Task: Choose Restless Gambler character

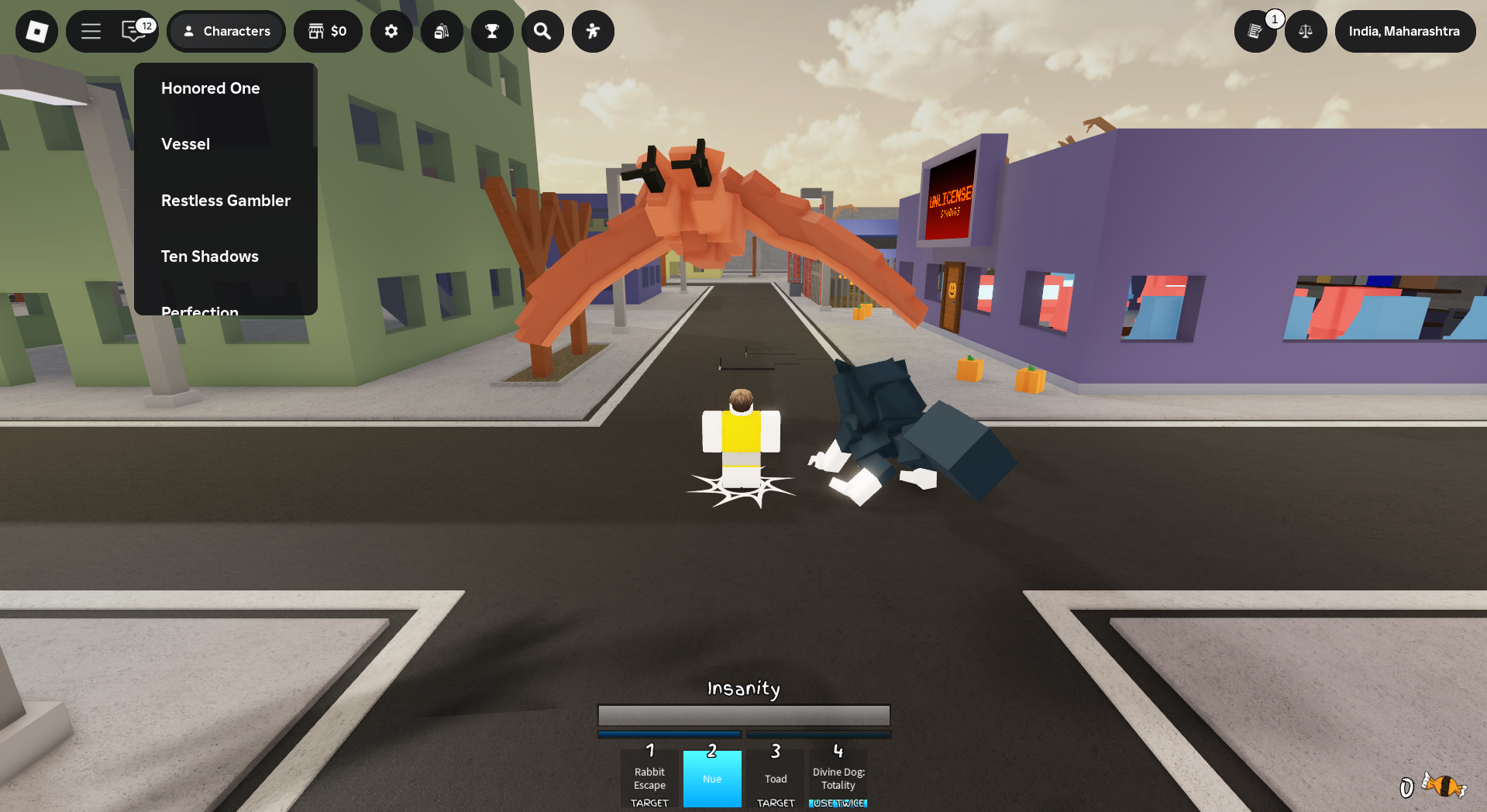Action: point(225,200)
